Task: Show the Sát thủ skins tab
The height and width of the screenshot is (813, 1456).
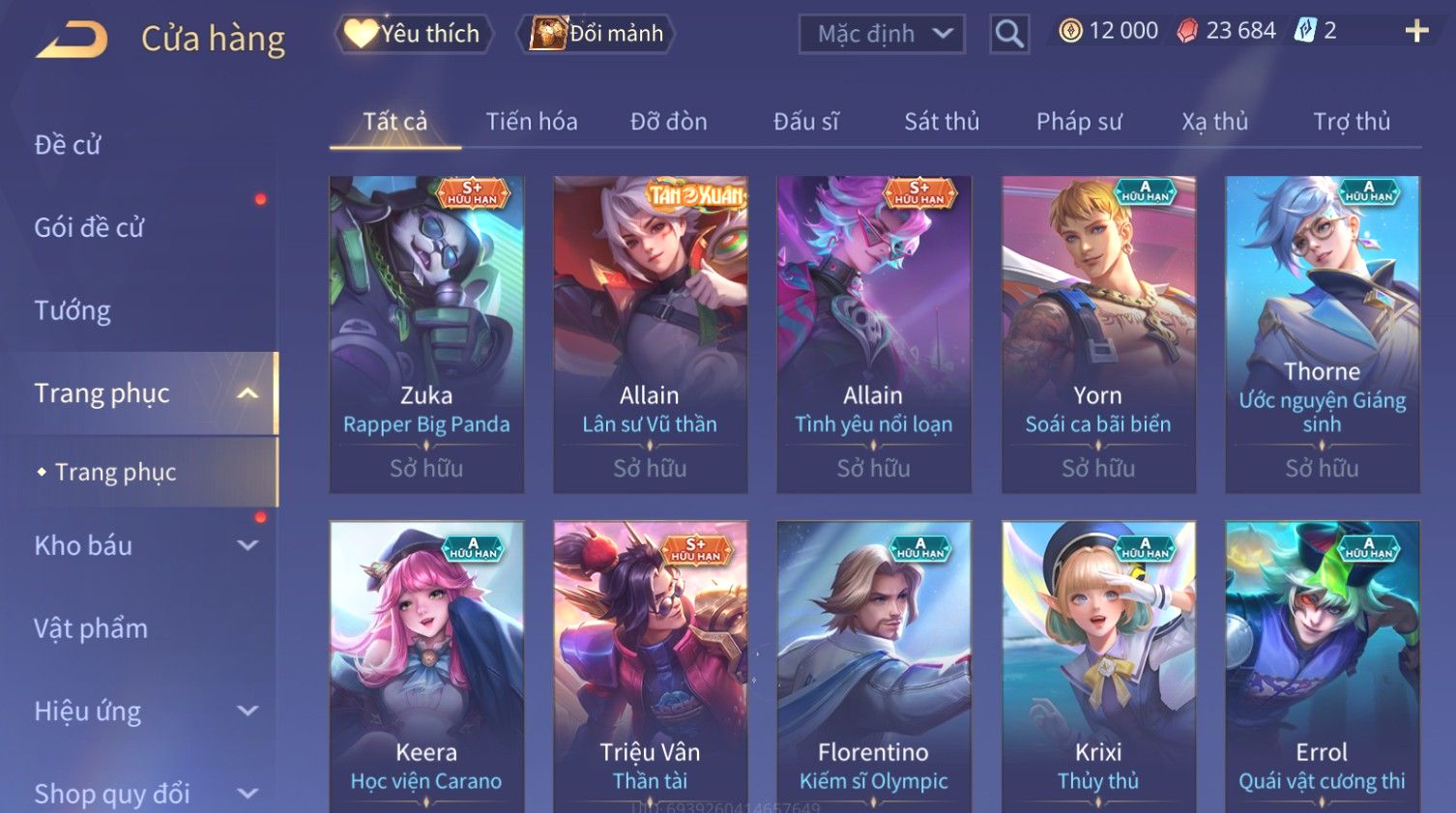Action: tap(942, 122)
